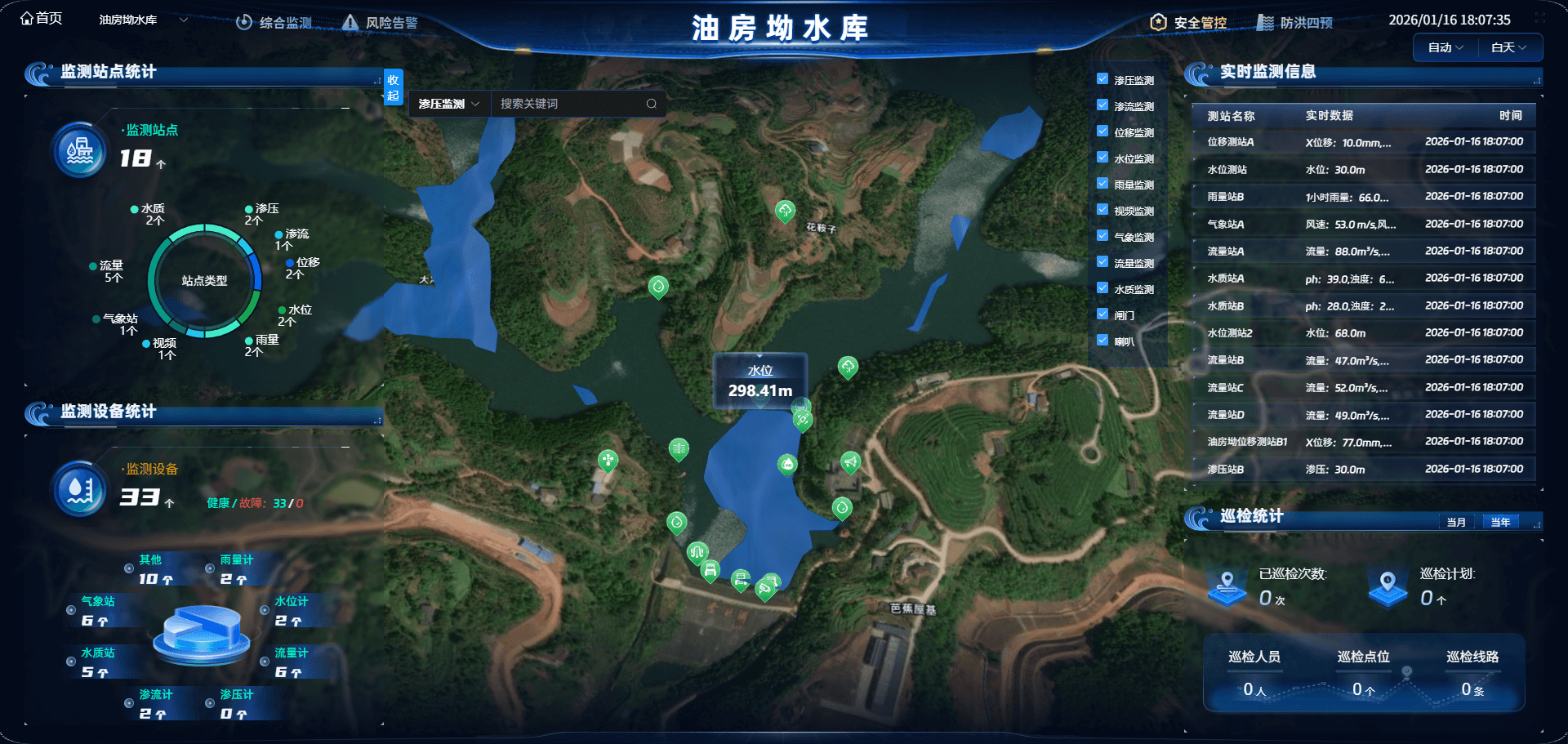Click the 监测站点 water station icon
This screenshot has height=744, width=1568.
point(78,149)
